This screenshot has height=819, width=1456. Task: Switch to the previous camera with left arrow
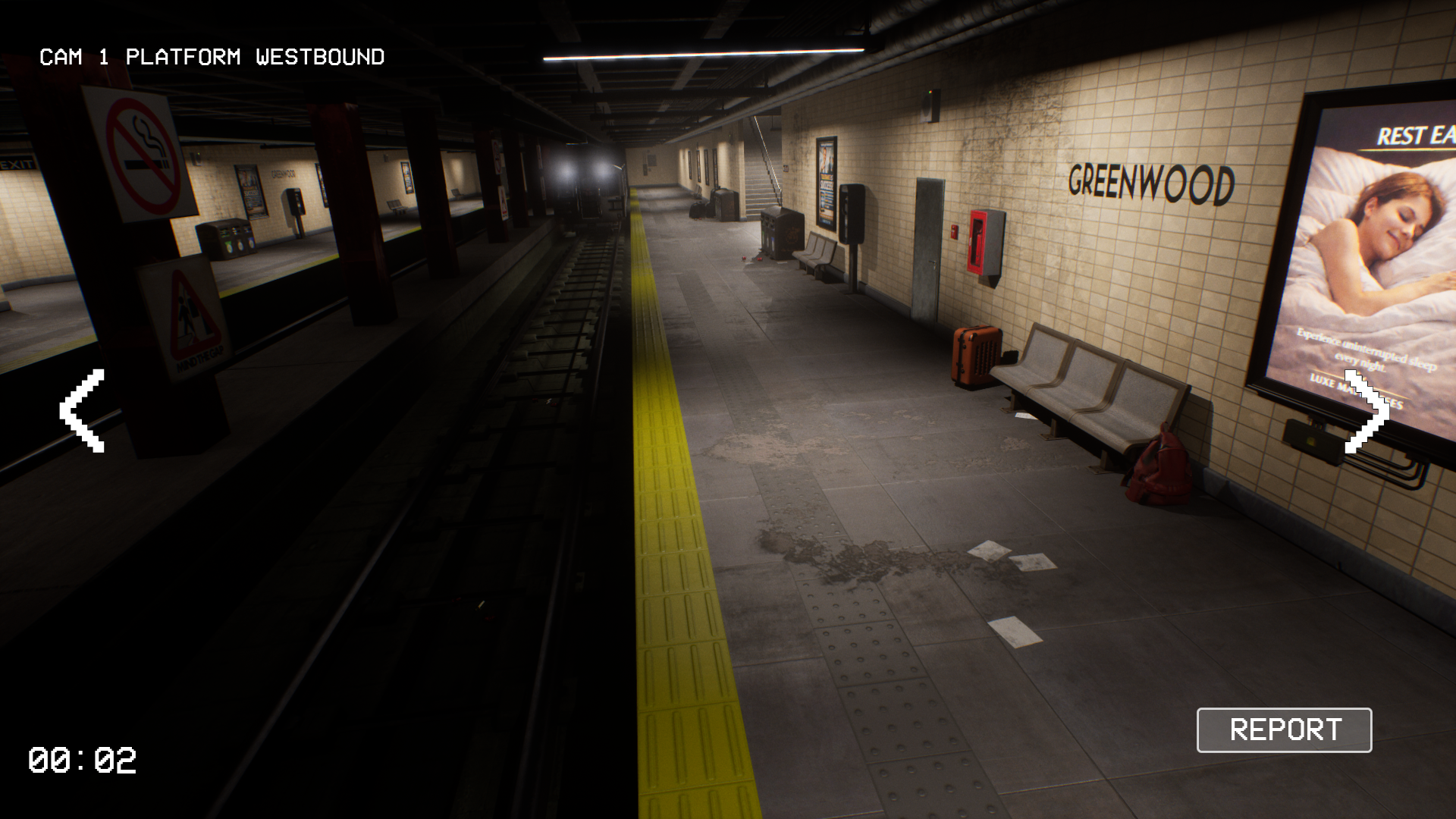coord(83,411)
